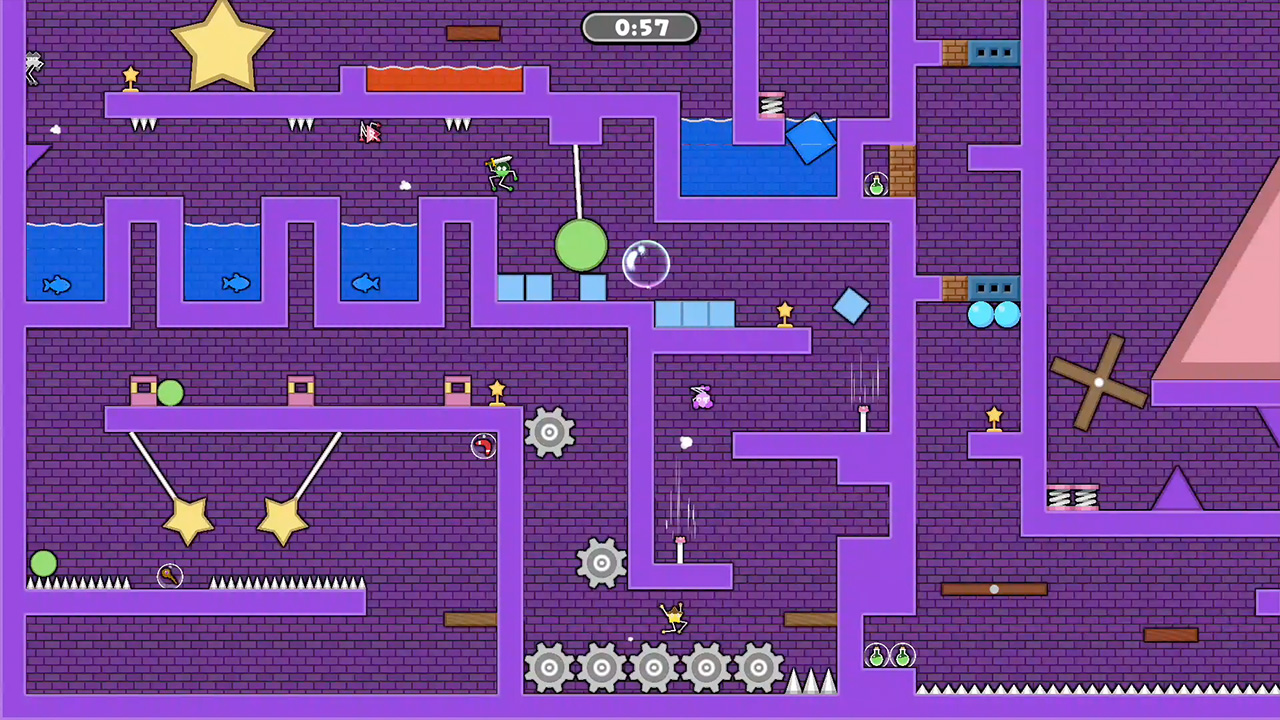Screen dimensions: 1280x720
Task: Click the red platform near the top
Action: 444,78
